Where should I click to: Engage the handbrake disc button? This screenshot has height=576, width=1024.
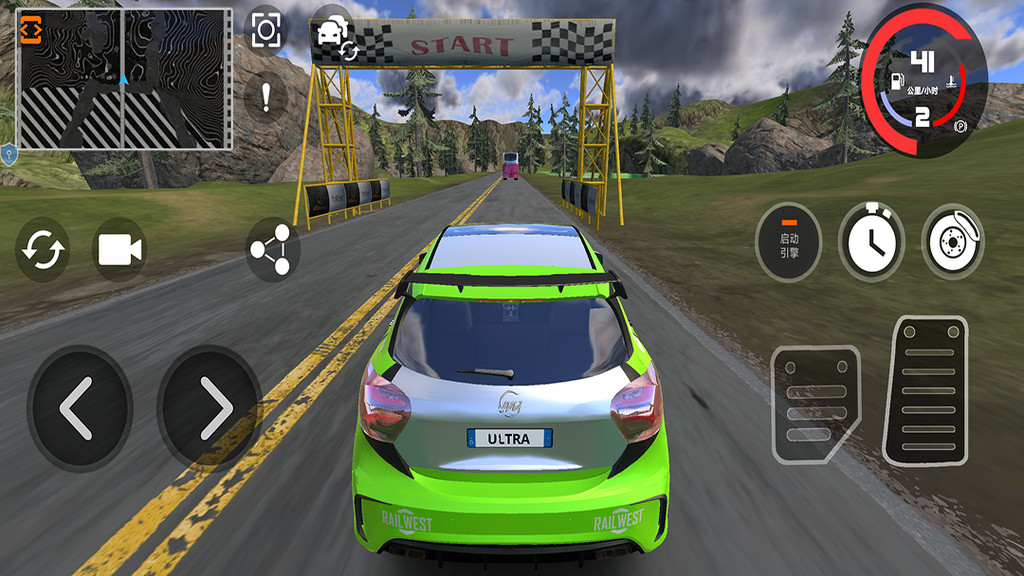[952, 241]
